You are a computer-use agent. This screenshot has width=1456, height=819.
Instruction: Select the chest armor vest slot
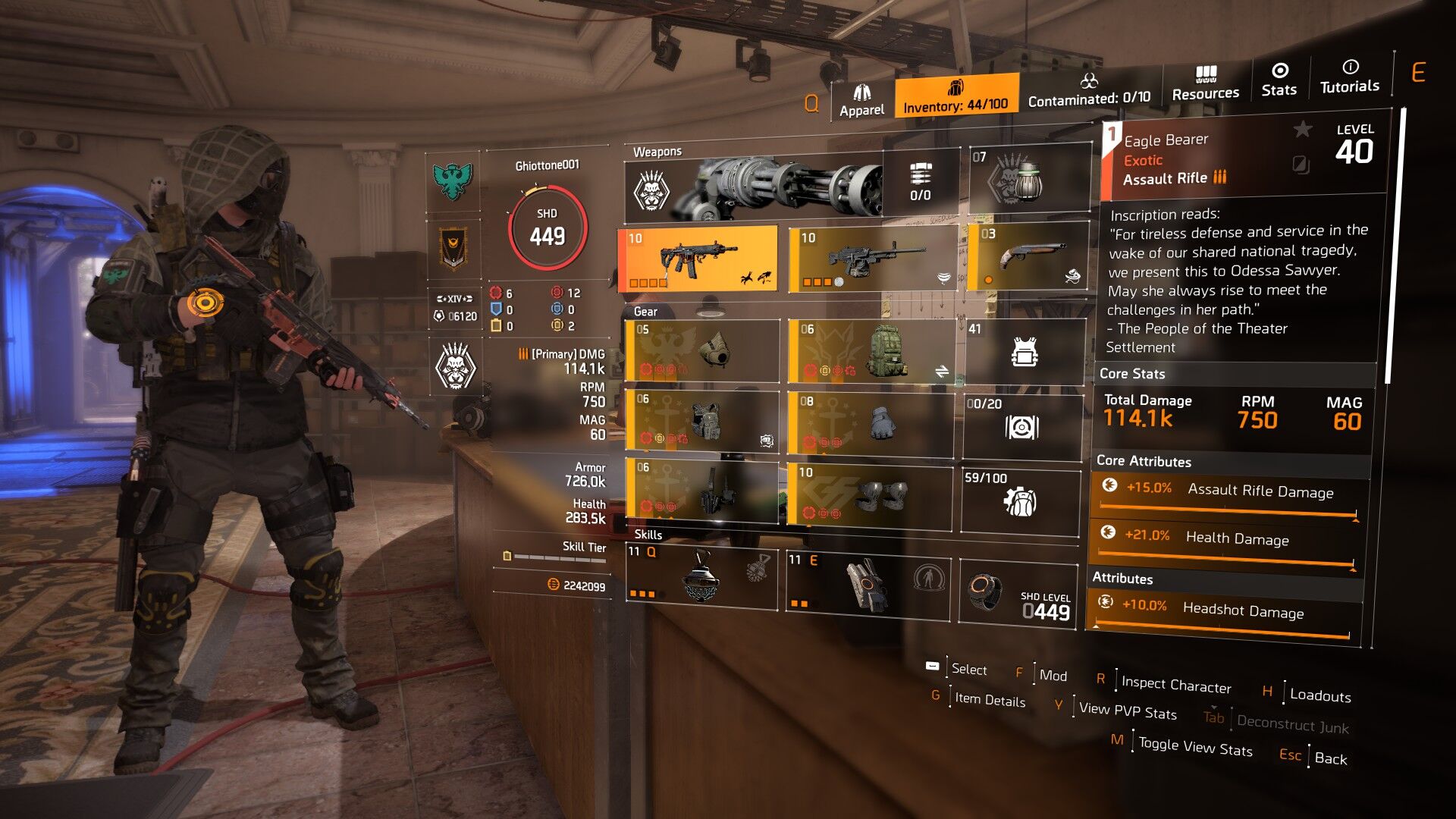click(702, 421)
